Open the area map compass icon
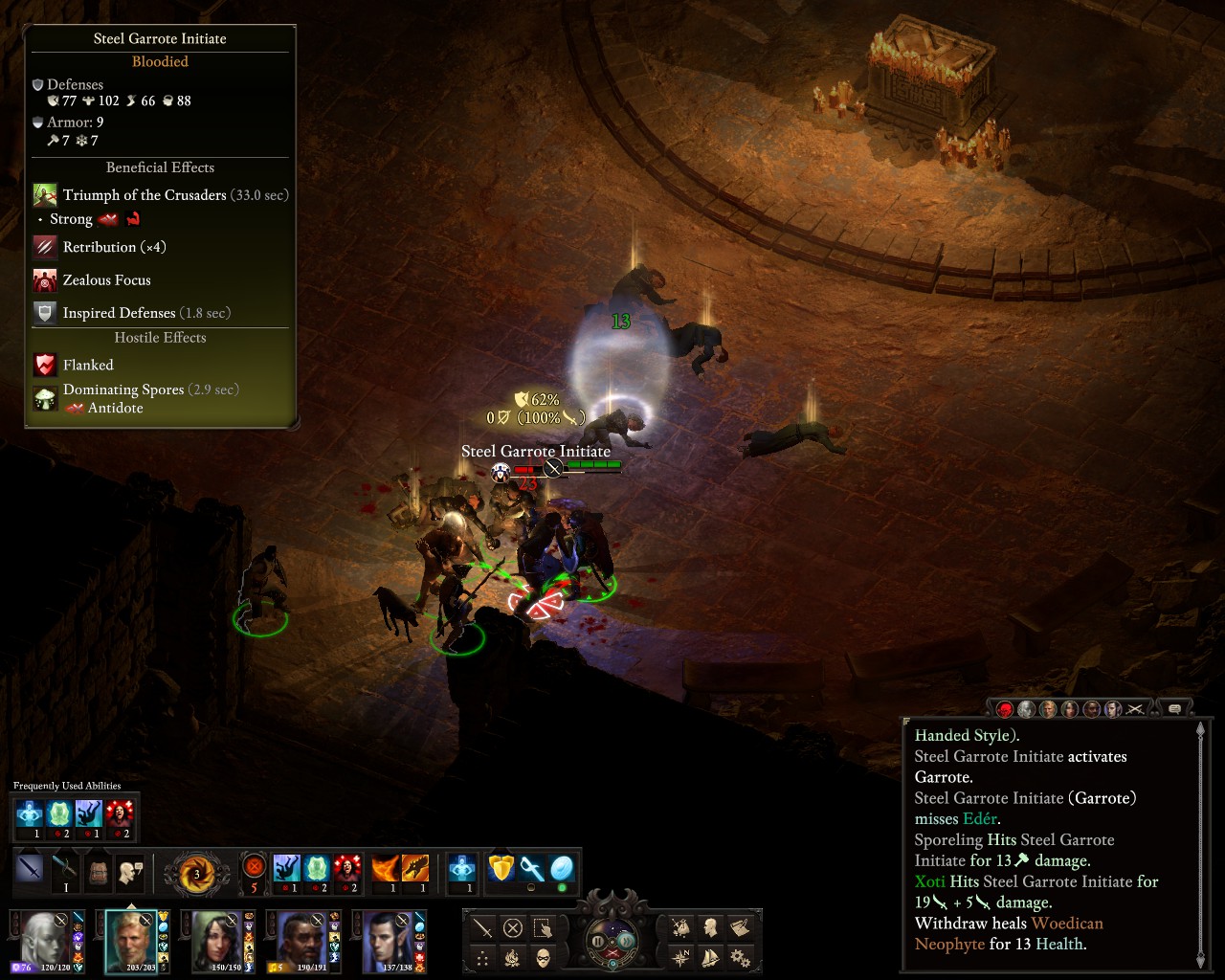This screenshot has height=980, width=1225. pyautogui.click(x=681, y=957)
